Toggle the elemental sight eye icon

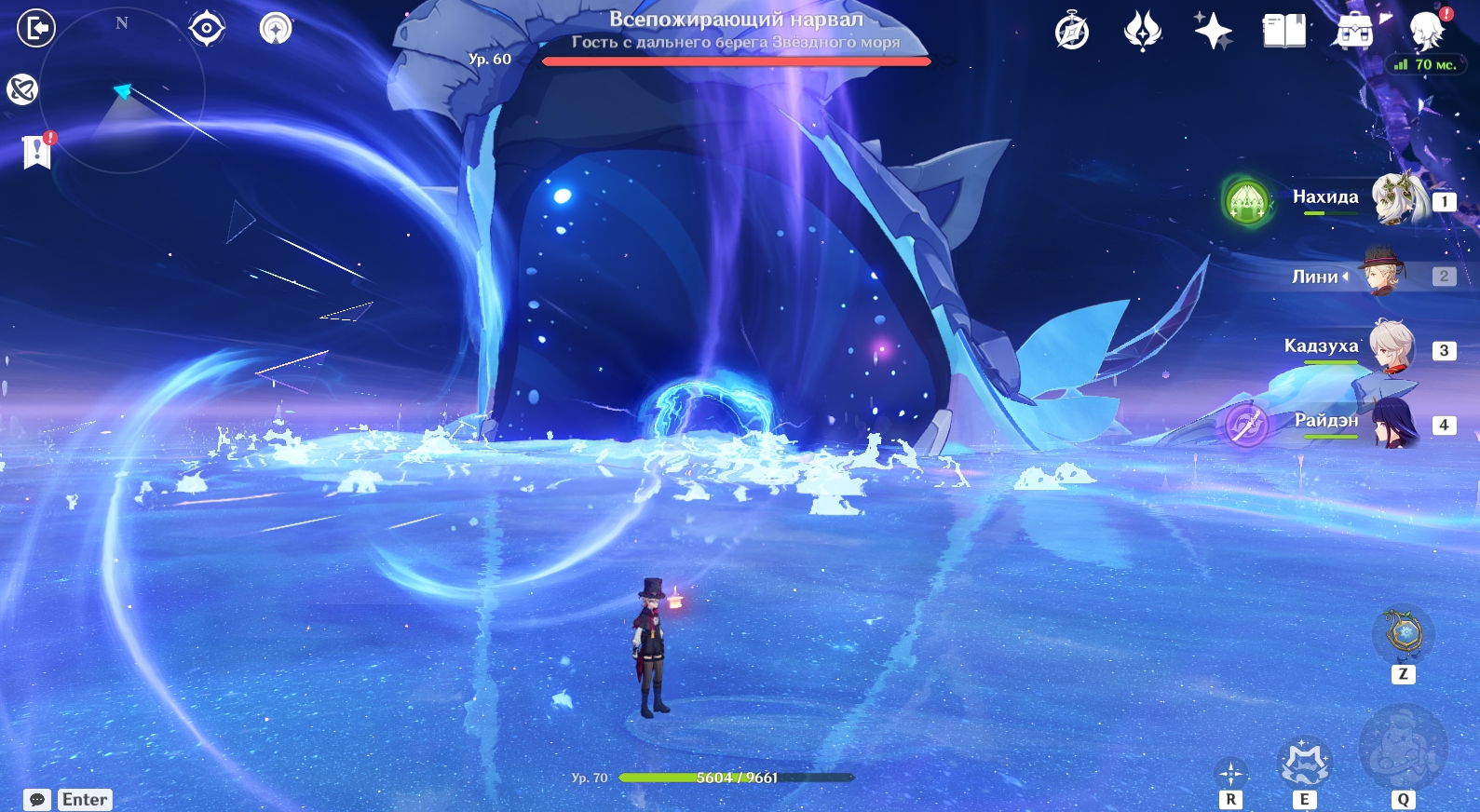[206, 29]
